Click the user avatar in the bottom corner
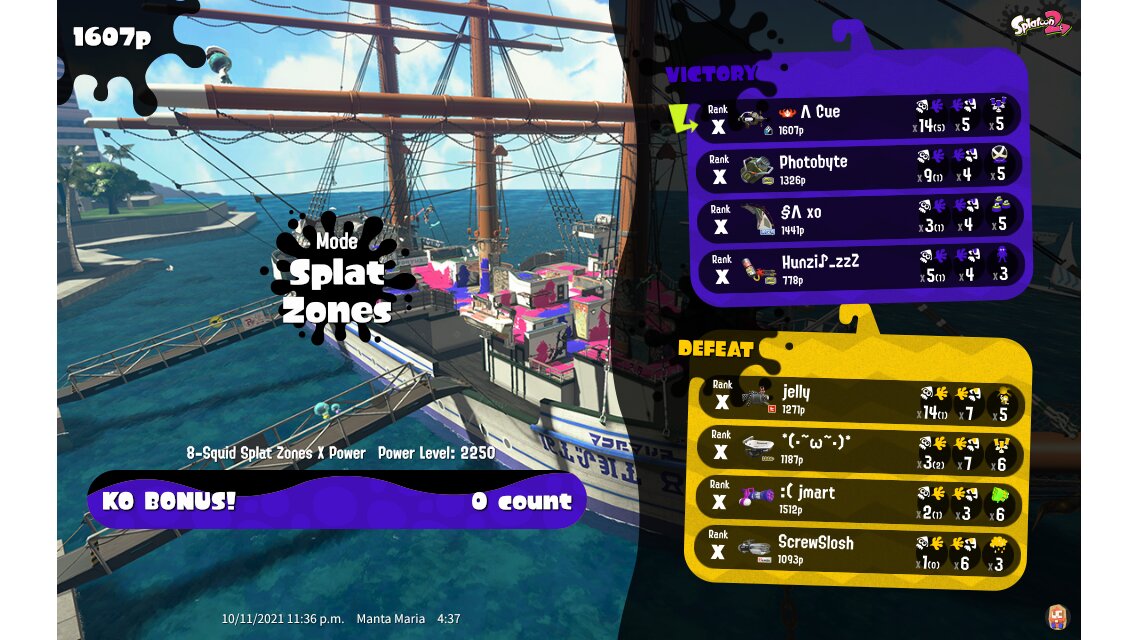 pos(1056,616)
